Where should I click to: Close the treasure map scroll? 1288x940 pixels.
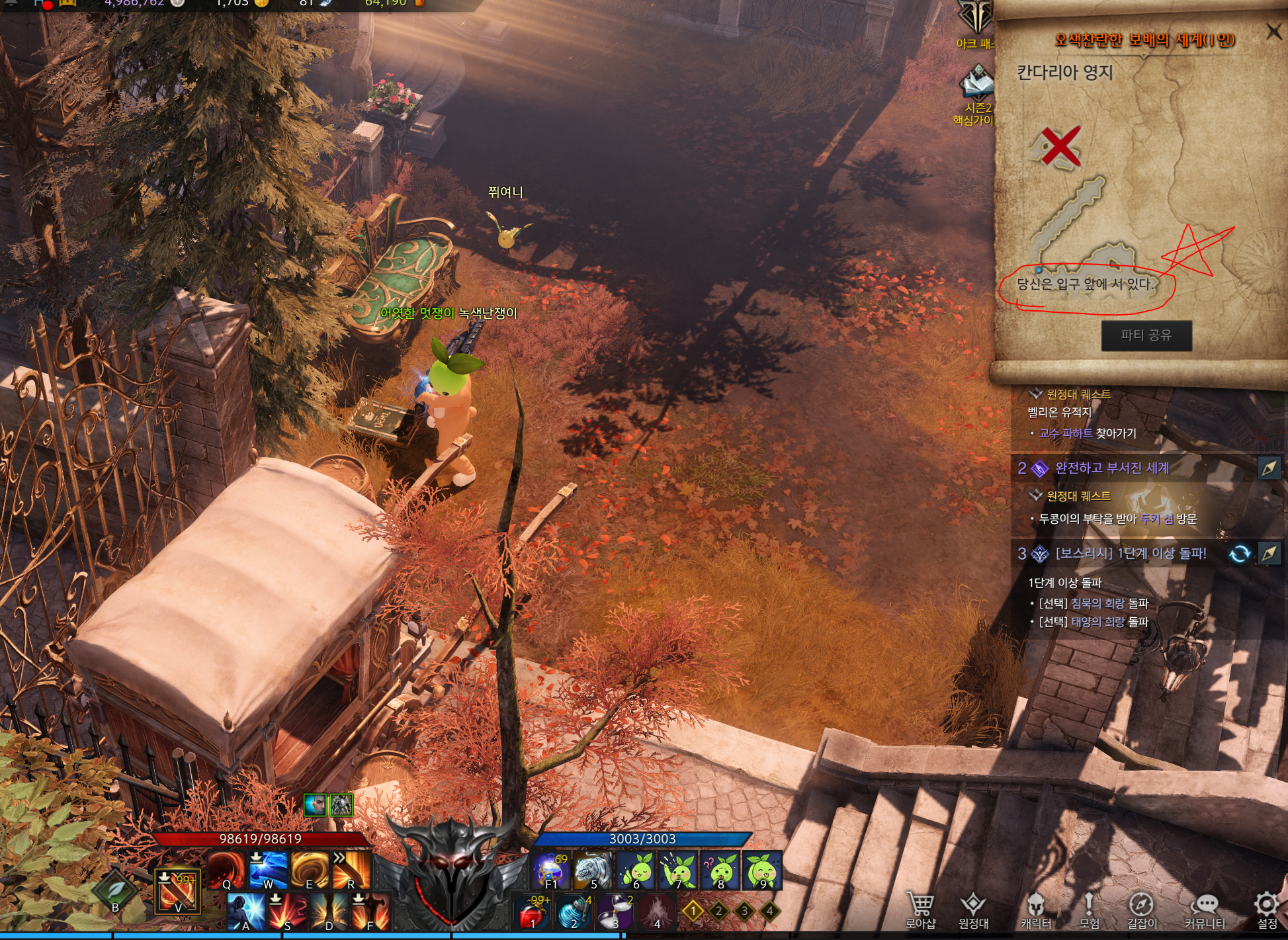[x=1273, y=31]
